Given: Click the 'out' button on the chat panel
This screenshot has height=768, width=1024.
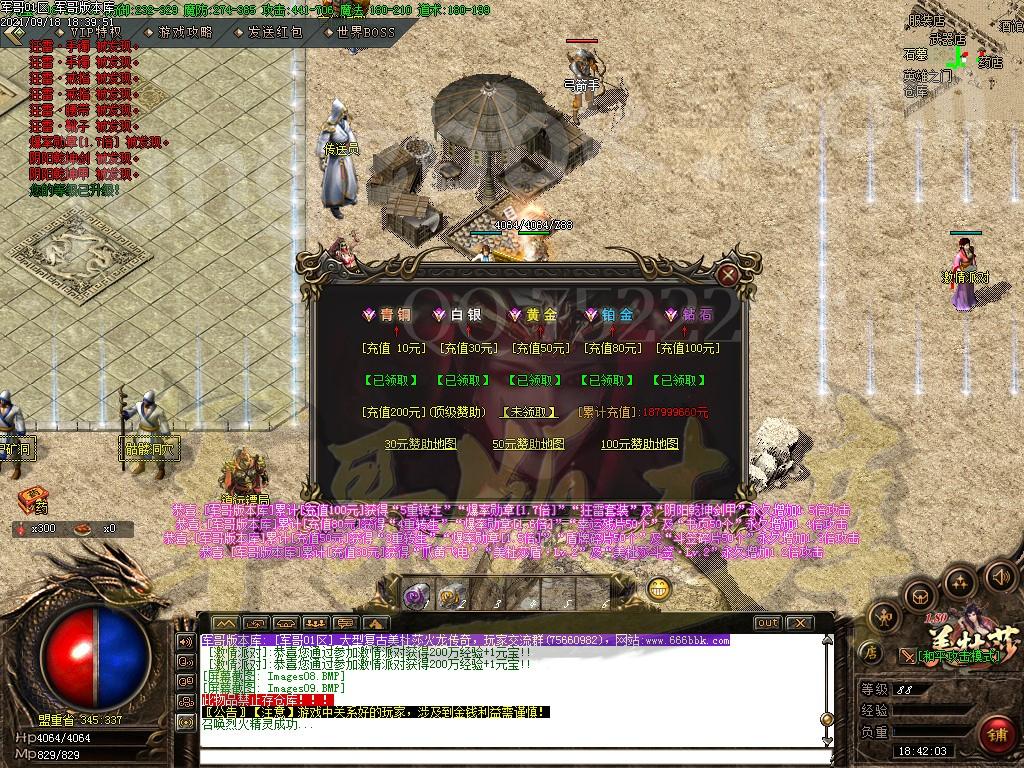Looking at the screenshot, I should 767,622.
